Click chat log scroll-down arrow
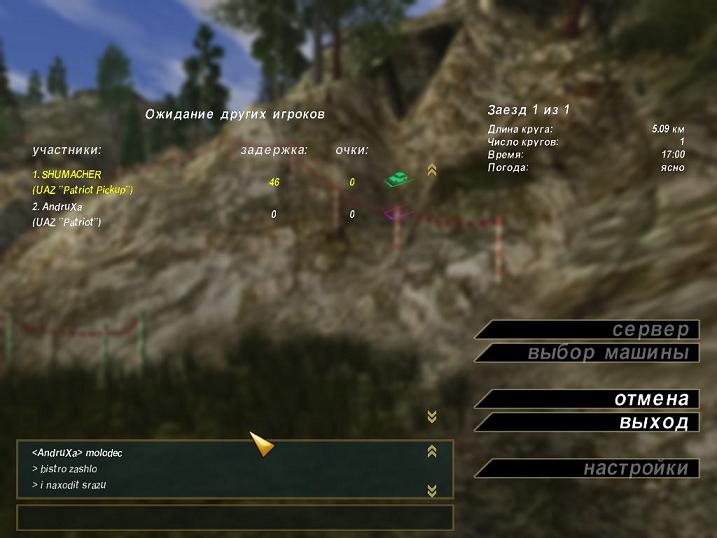 tap(432, 490)
